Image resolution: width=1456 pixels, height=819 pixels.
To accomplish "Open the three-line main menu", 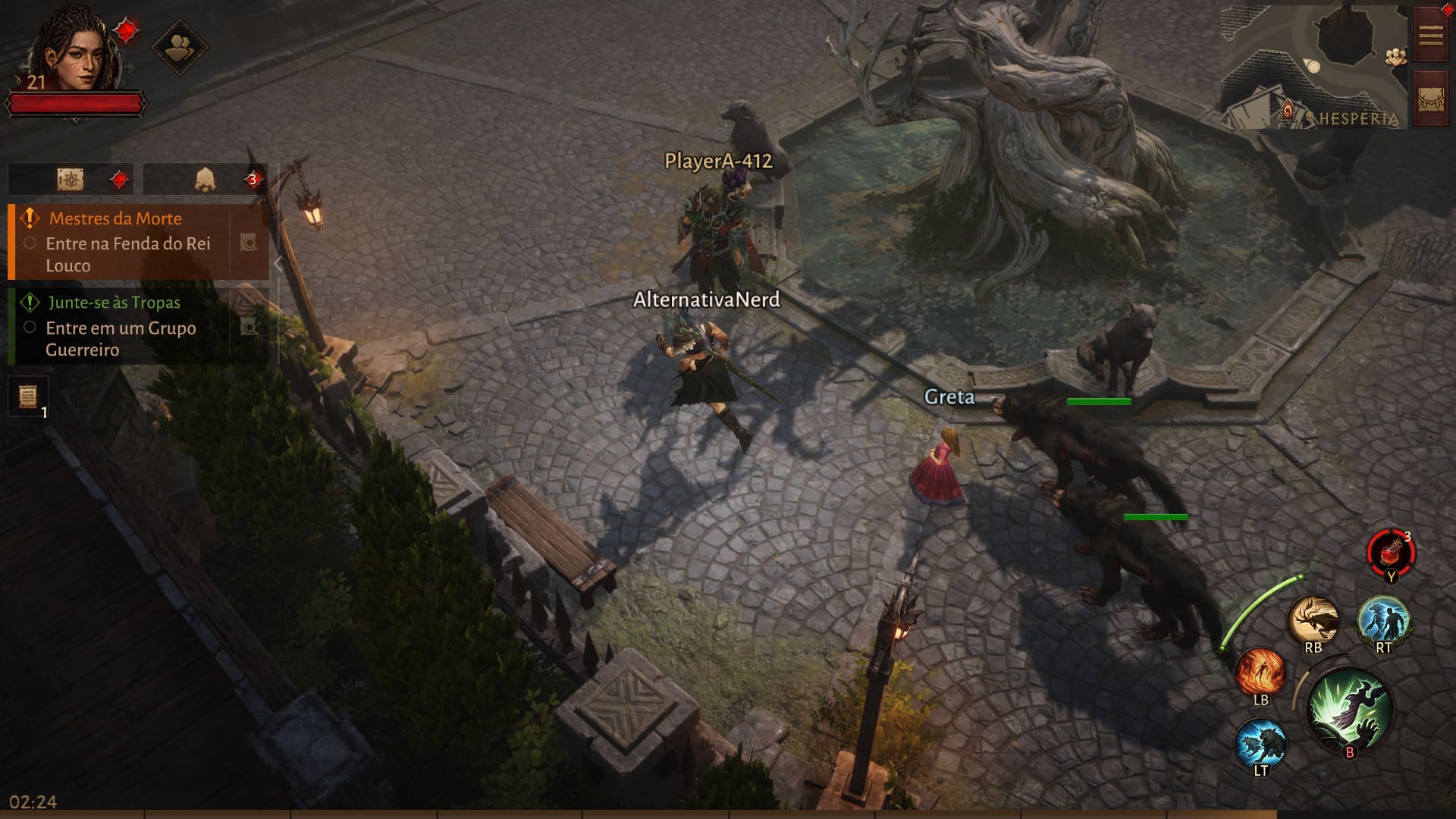I will (1431, 35).
